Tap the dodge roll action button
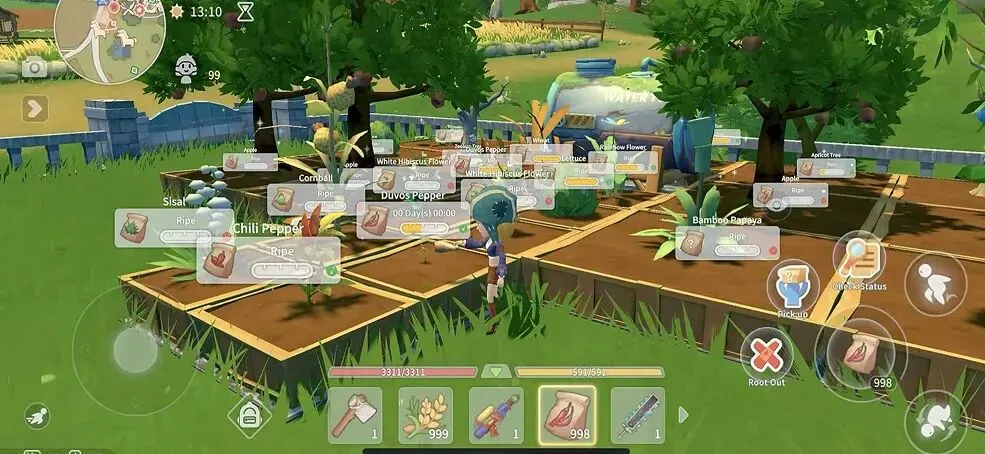This screenshot has width=985, height=454. (936, 420)
